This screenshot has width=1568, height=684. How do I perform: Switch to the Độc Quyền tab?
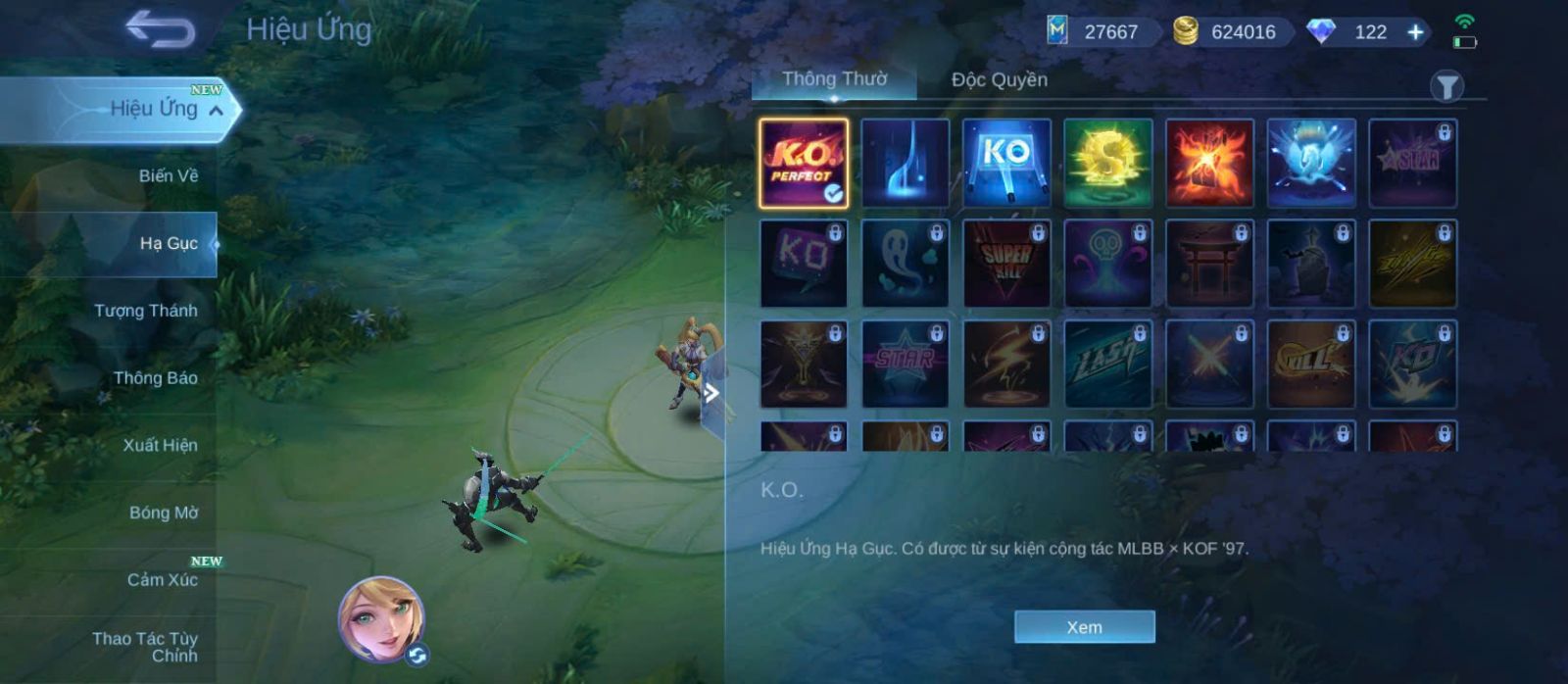coord(999,79)
